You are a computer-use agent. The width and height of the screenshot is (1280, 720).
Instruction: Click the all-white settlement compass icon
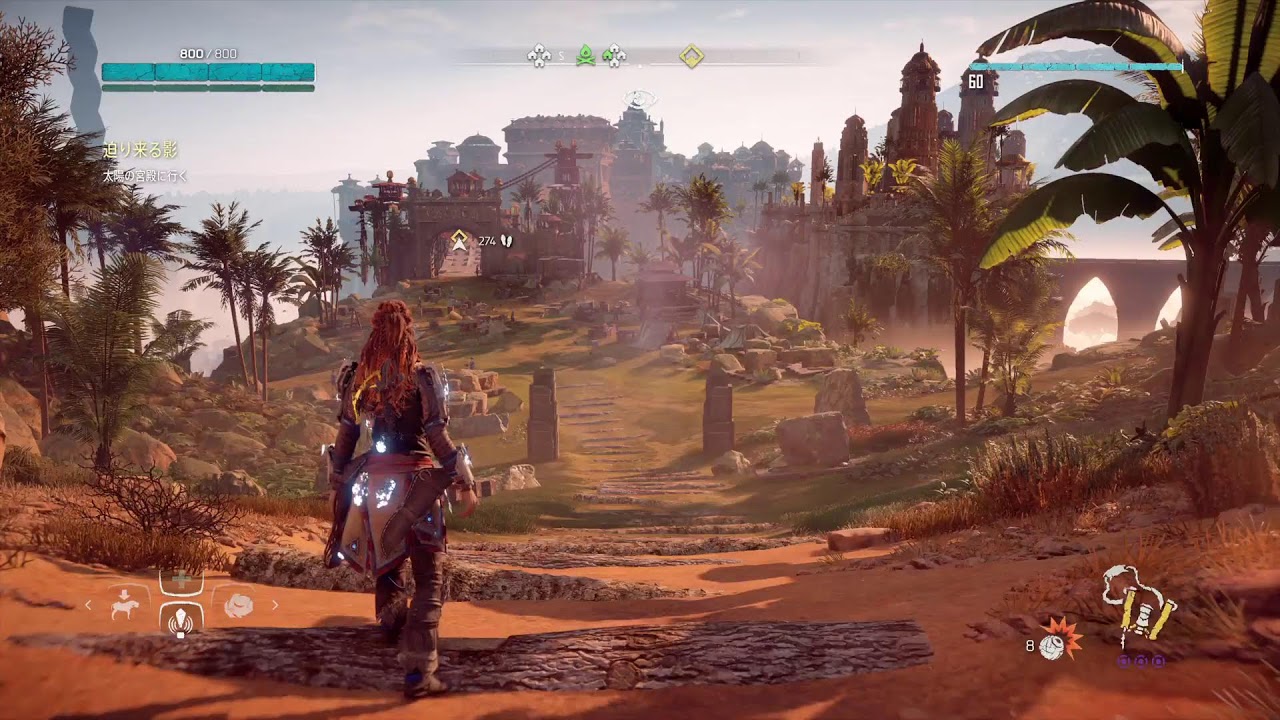pos(539,55)
